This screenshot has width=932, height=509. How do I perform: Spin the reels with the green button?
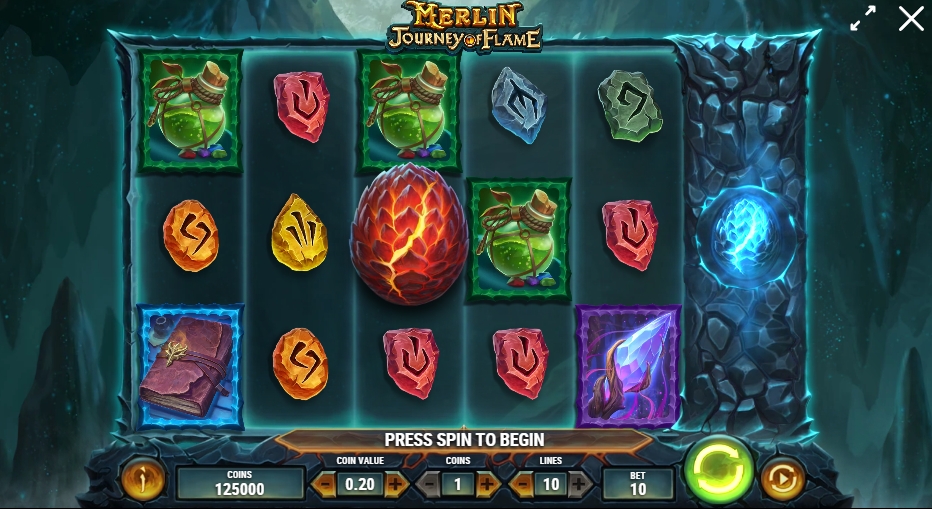tap(718, 468)
